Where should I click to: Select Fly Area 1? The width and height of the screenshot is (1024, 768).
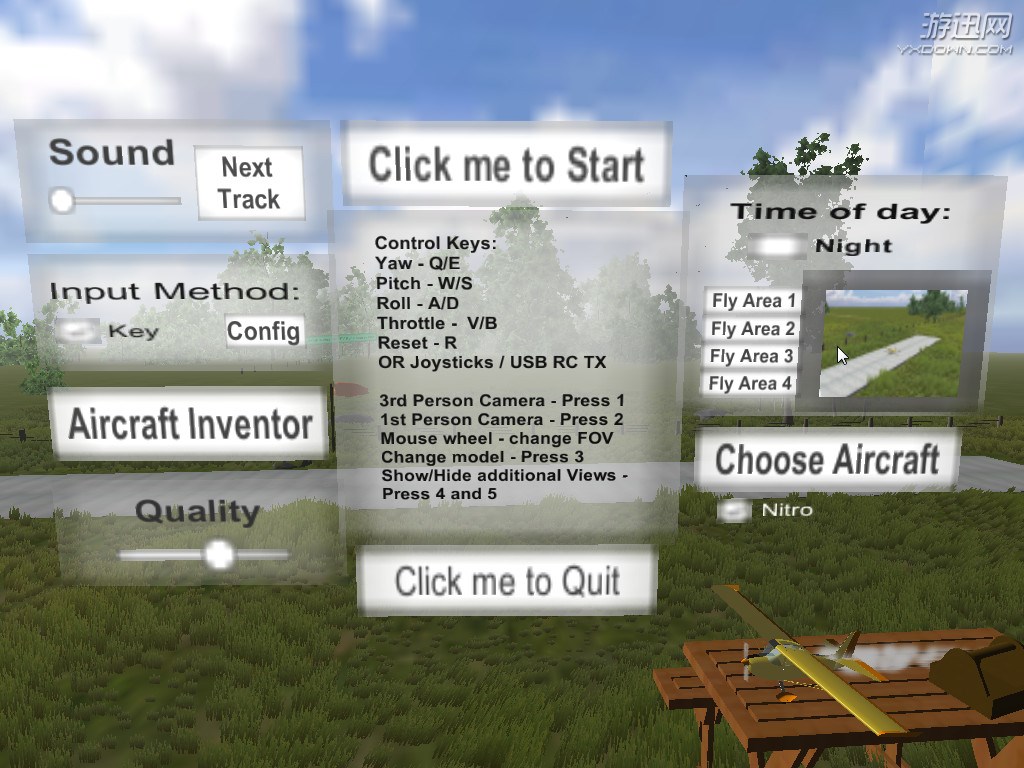(x=753, y=301)
